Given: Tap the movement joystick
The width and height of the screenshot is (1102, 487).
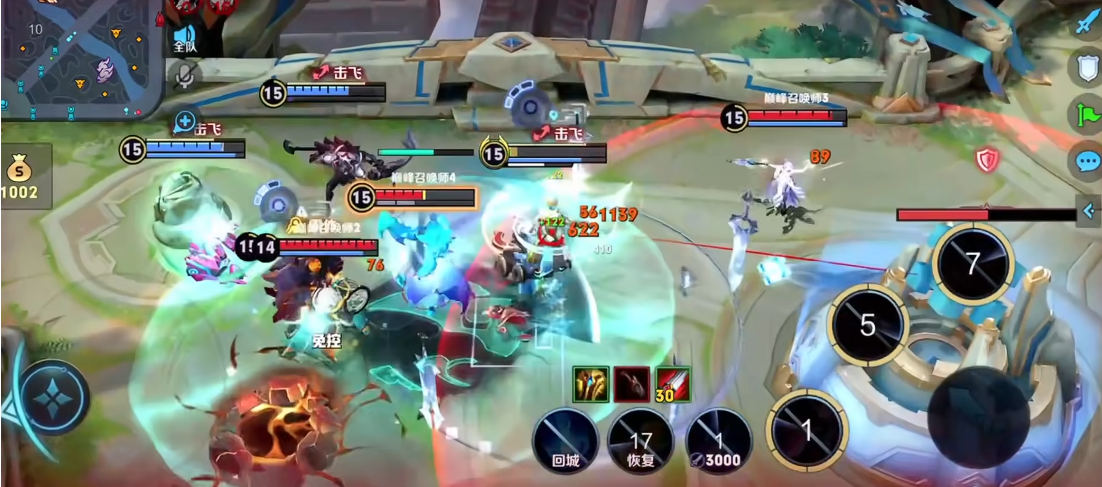Looking at the screenshot, I should [49, 398].
